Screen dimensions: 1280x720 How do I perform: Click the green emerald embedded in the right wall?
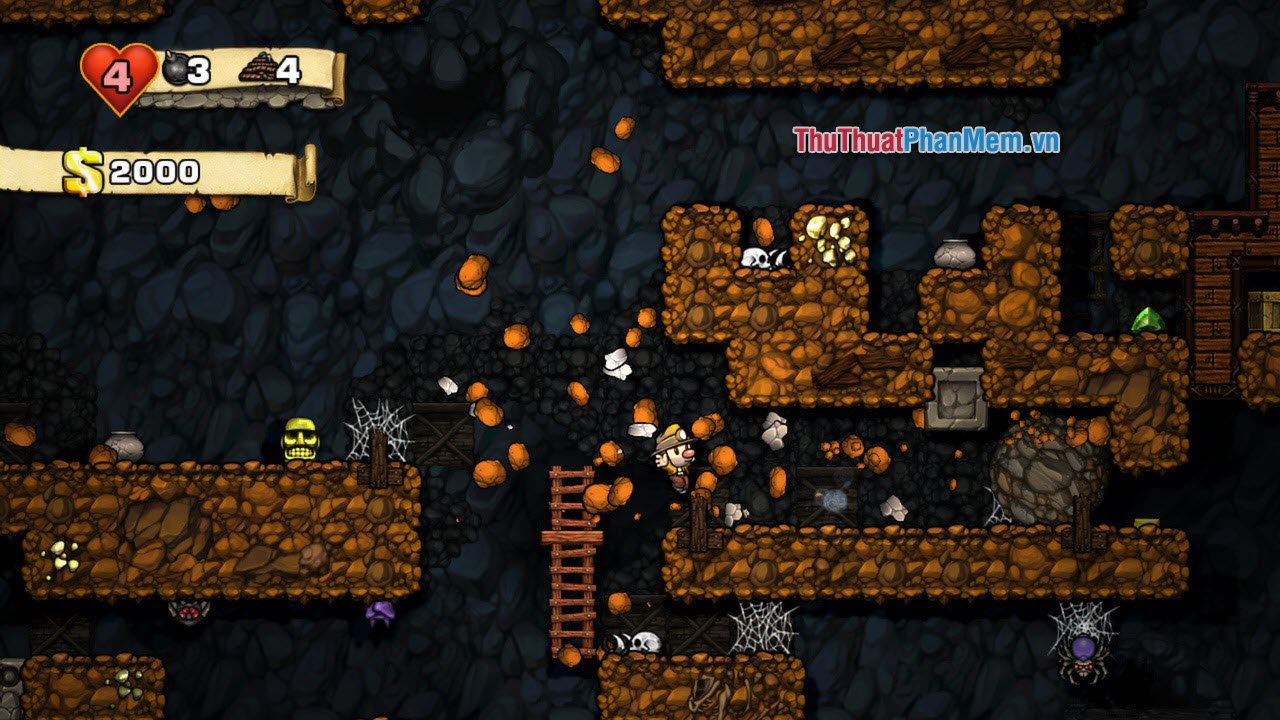(1150, 318)
